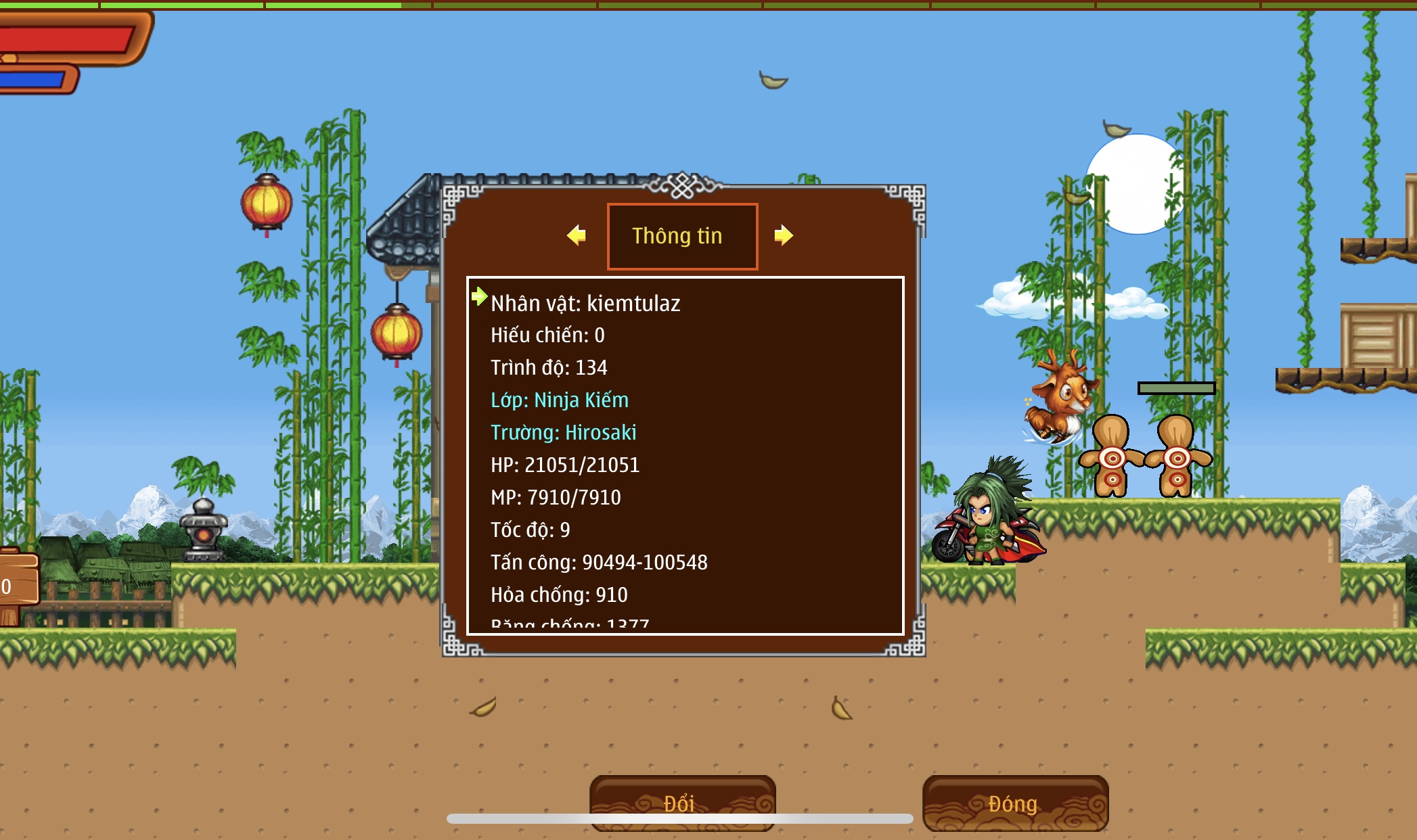Screen dimensions: 1417x840
Task: Tap the Đổi button
Action: (x=682, y=803)
